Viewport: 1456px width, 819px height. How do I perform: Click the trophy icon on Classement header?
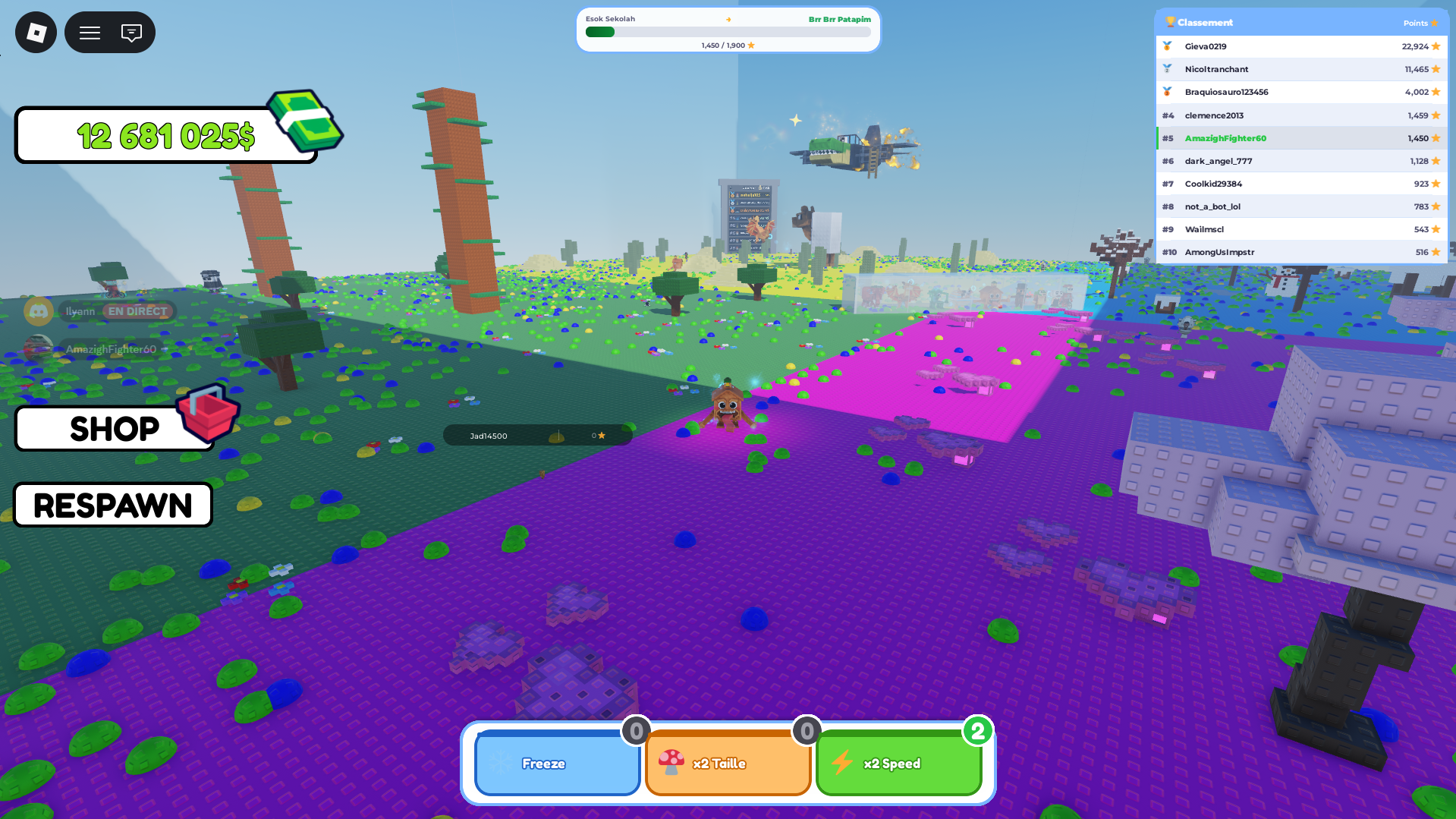click(x=1172, y=22)
